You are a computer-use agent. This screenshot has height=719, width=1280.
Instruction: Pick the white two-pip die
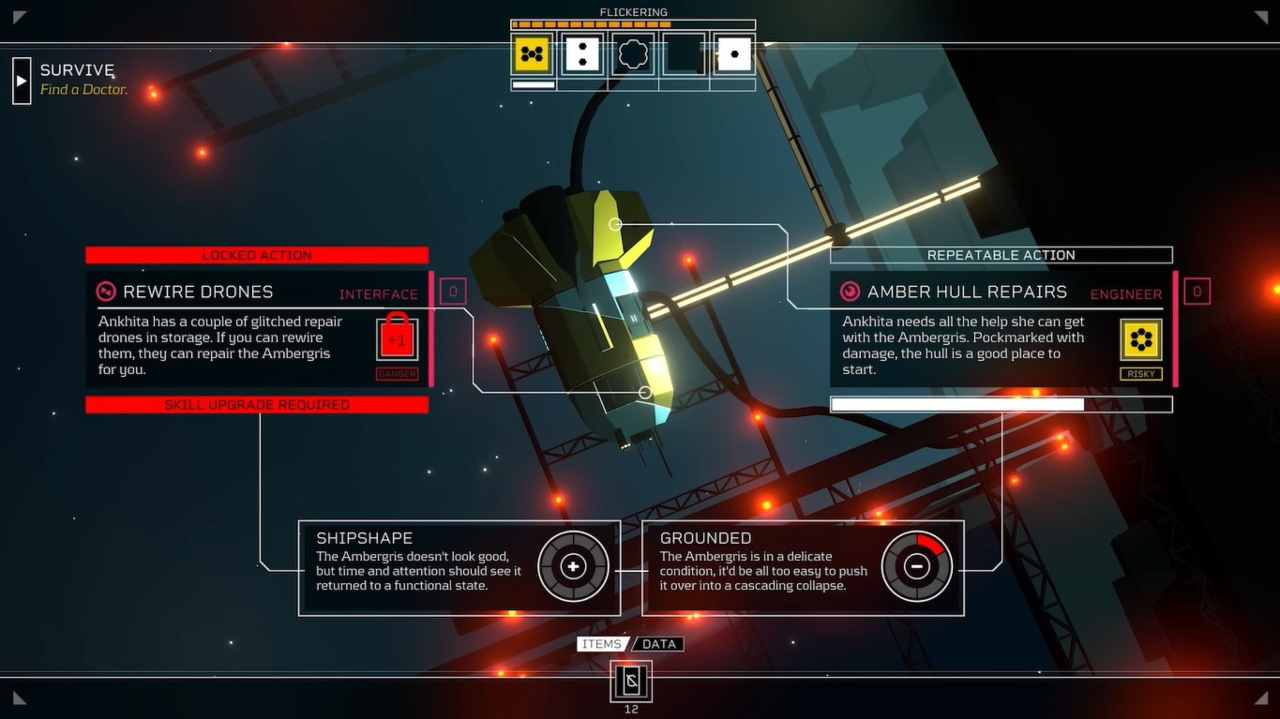pos(582,54)
